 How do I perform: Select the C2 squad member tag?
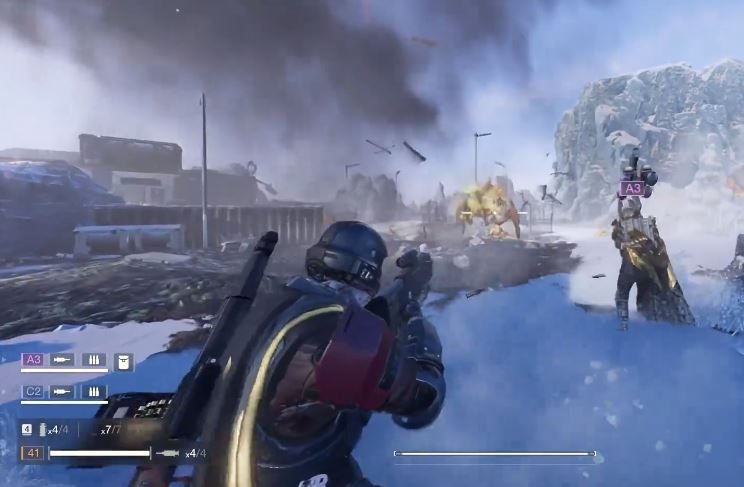coord(32,391)
